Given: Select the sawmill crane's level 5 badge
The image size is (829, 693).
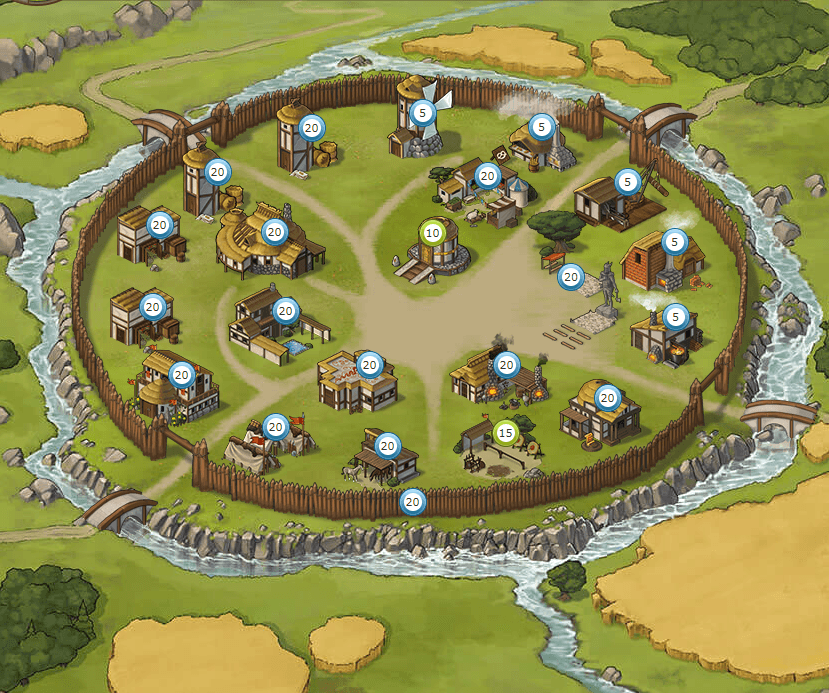Looking at the screenshot, I should click(x=627, y=181).
